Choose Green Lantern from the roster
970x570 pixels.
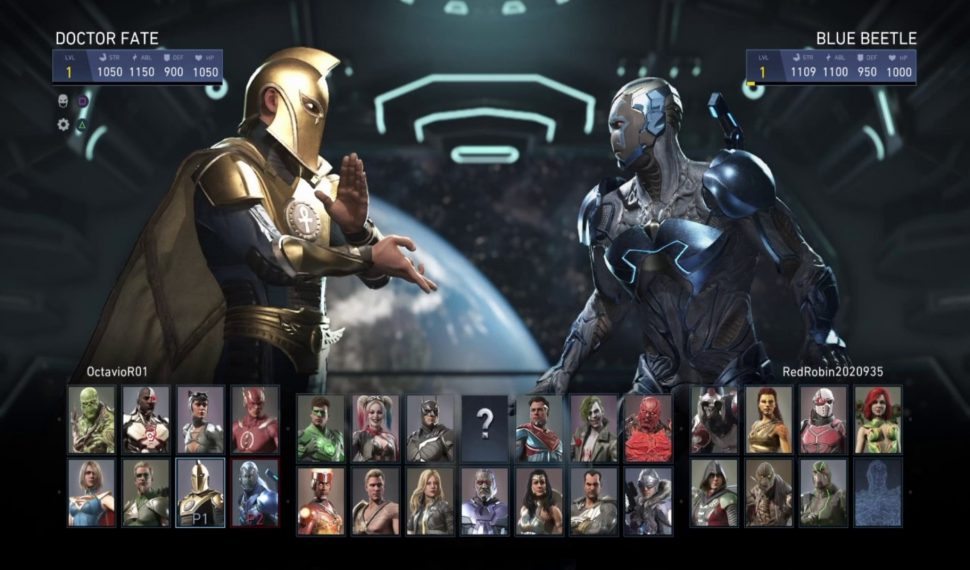321,428
